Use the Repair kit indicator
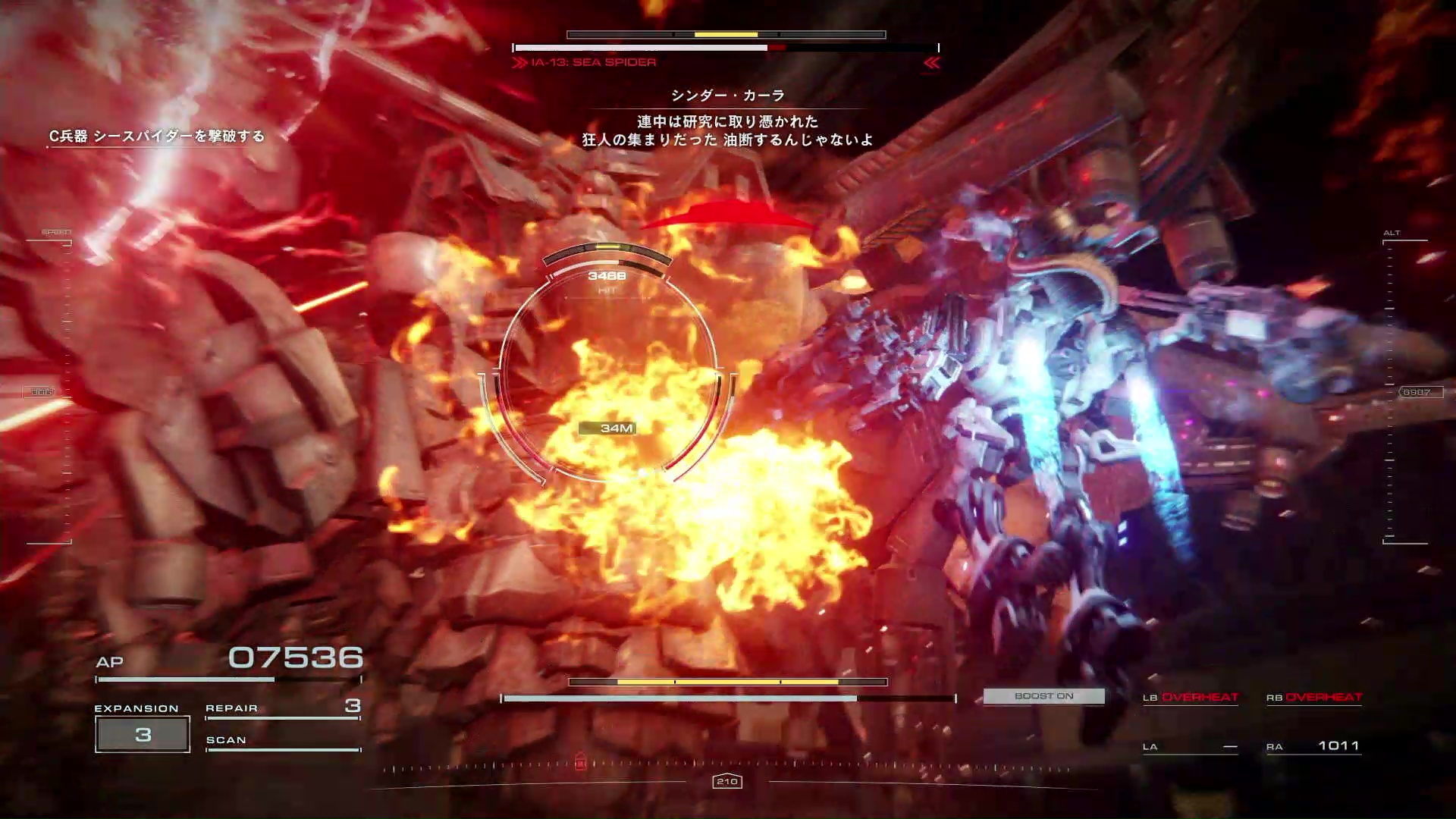This screenshot has width=1456, height=819. click(282, 708)
